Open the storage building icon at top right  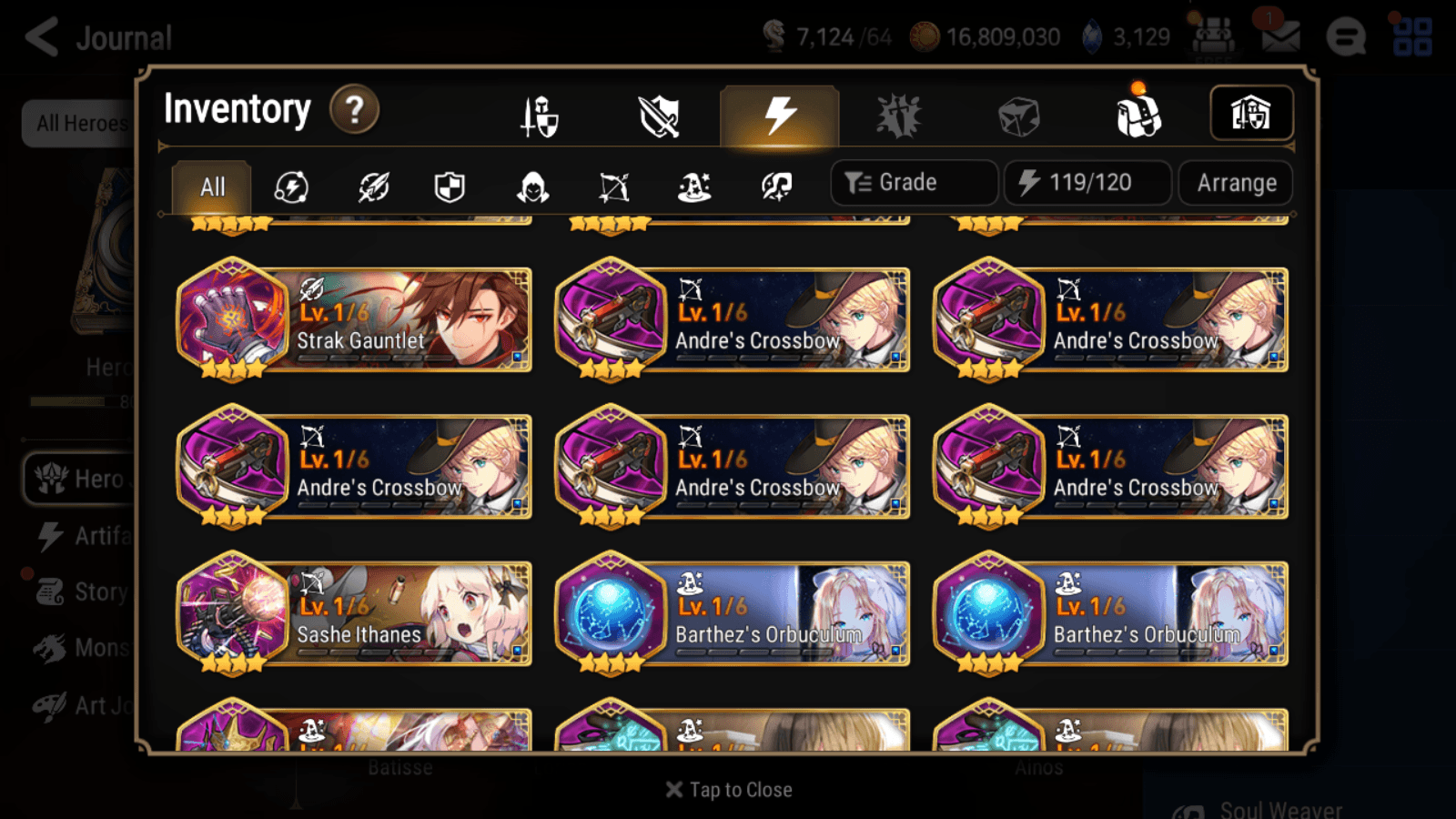[1250, 113]
